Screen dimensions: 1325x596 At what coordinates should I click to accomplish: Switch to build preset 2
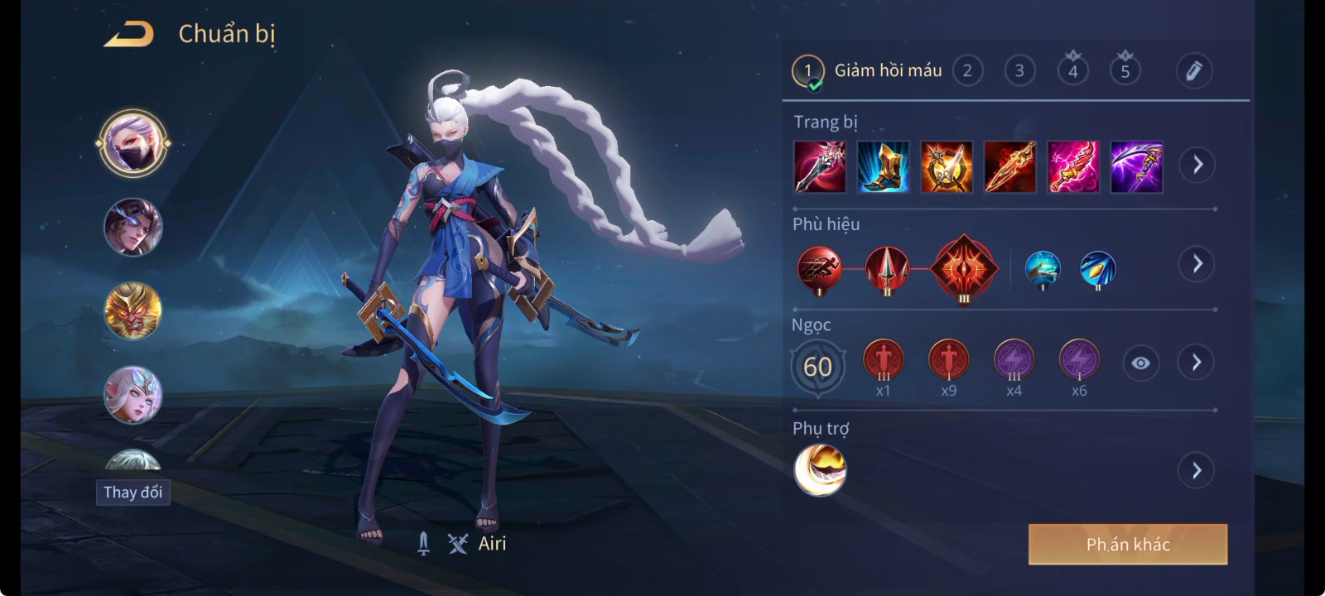(x=967, y=70)
